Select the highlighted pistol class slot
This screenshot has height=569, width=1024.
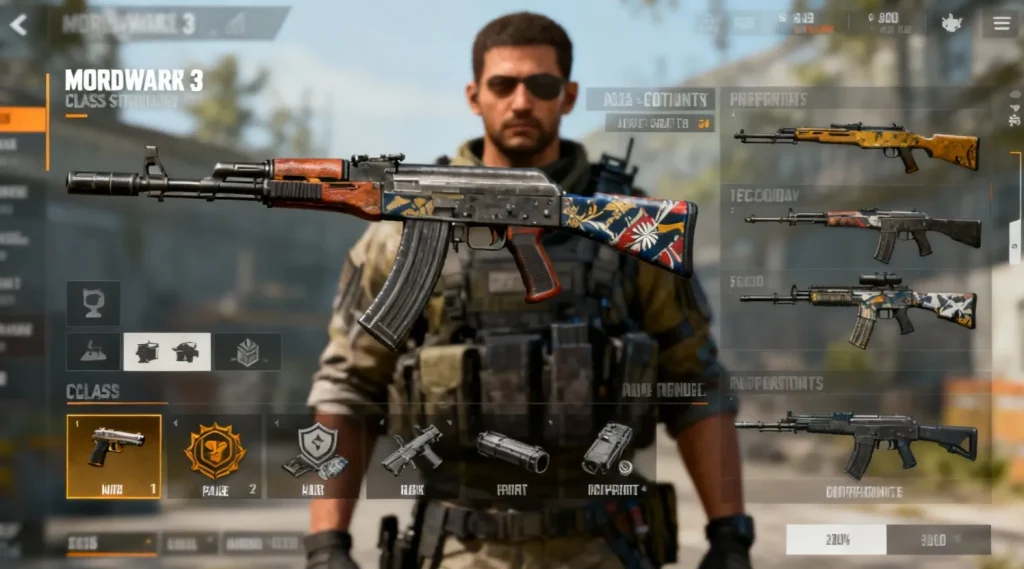(114, 456)
